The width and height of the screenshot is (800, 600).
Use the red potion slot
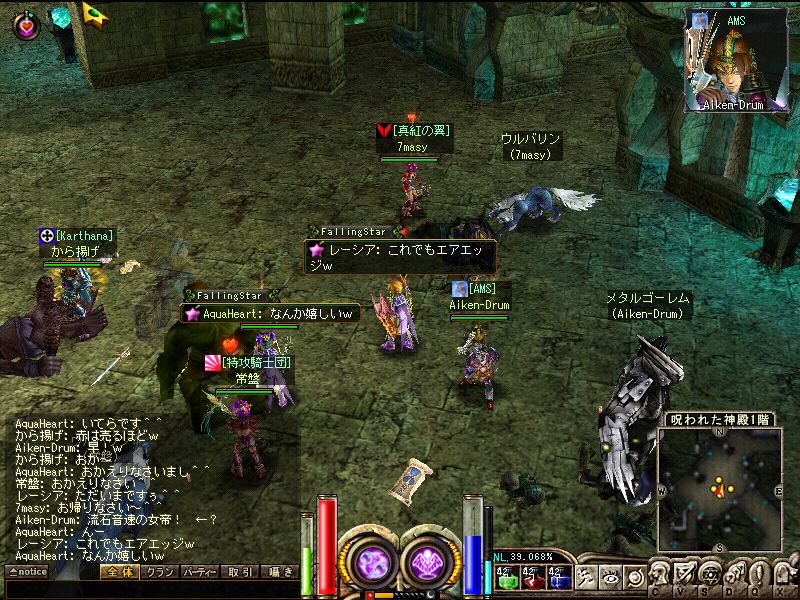click(531, 576)
